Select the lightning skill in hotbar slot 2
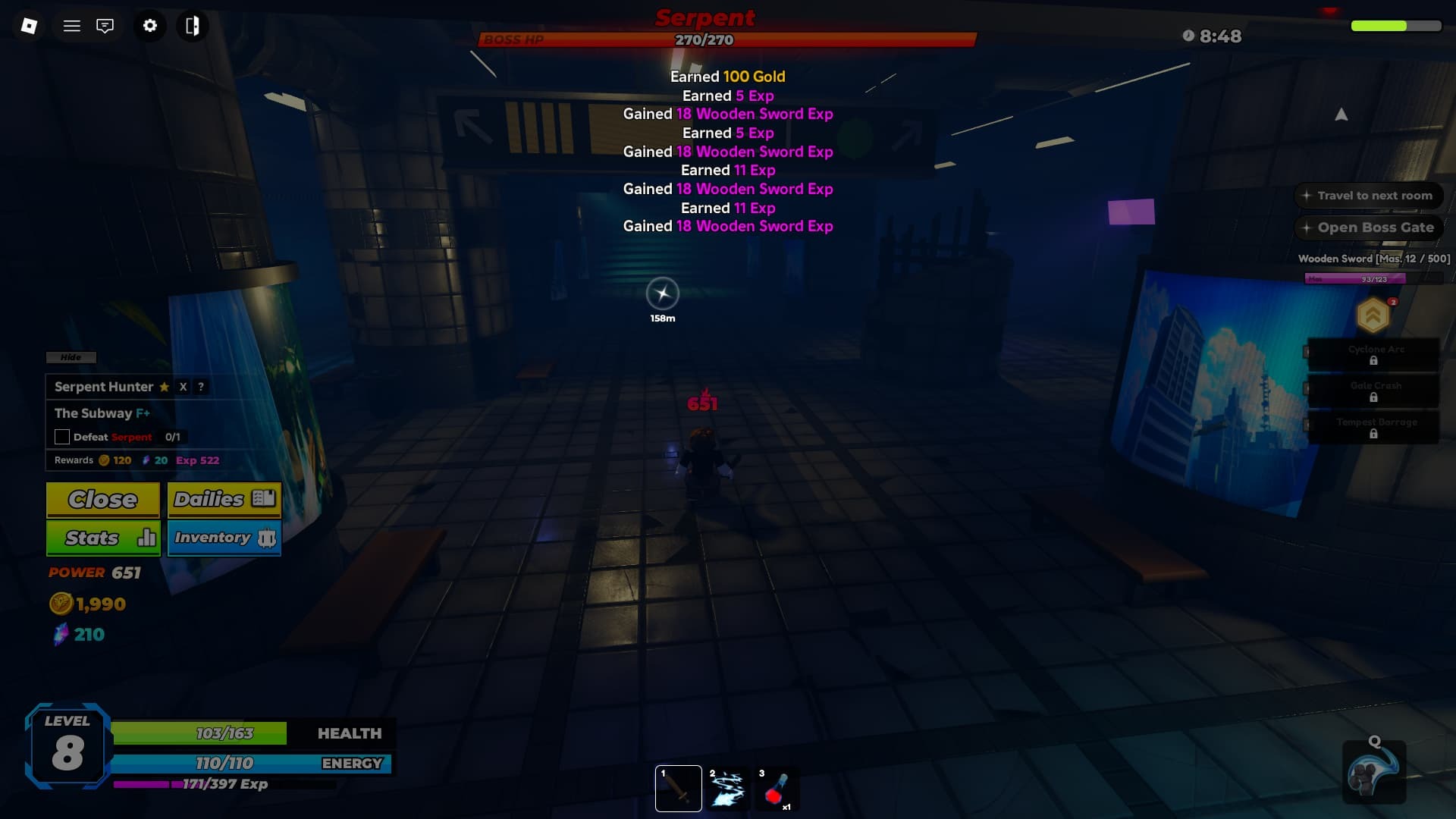This screenshot has width=1456, height=819. pos(727,788)
